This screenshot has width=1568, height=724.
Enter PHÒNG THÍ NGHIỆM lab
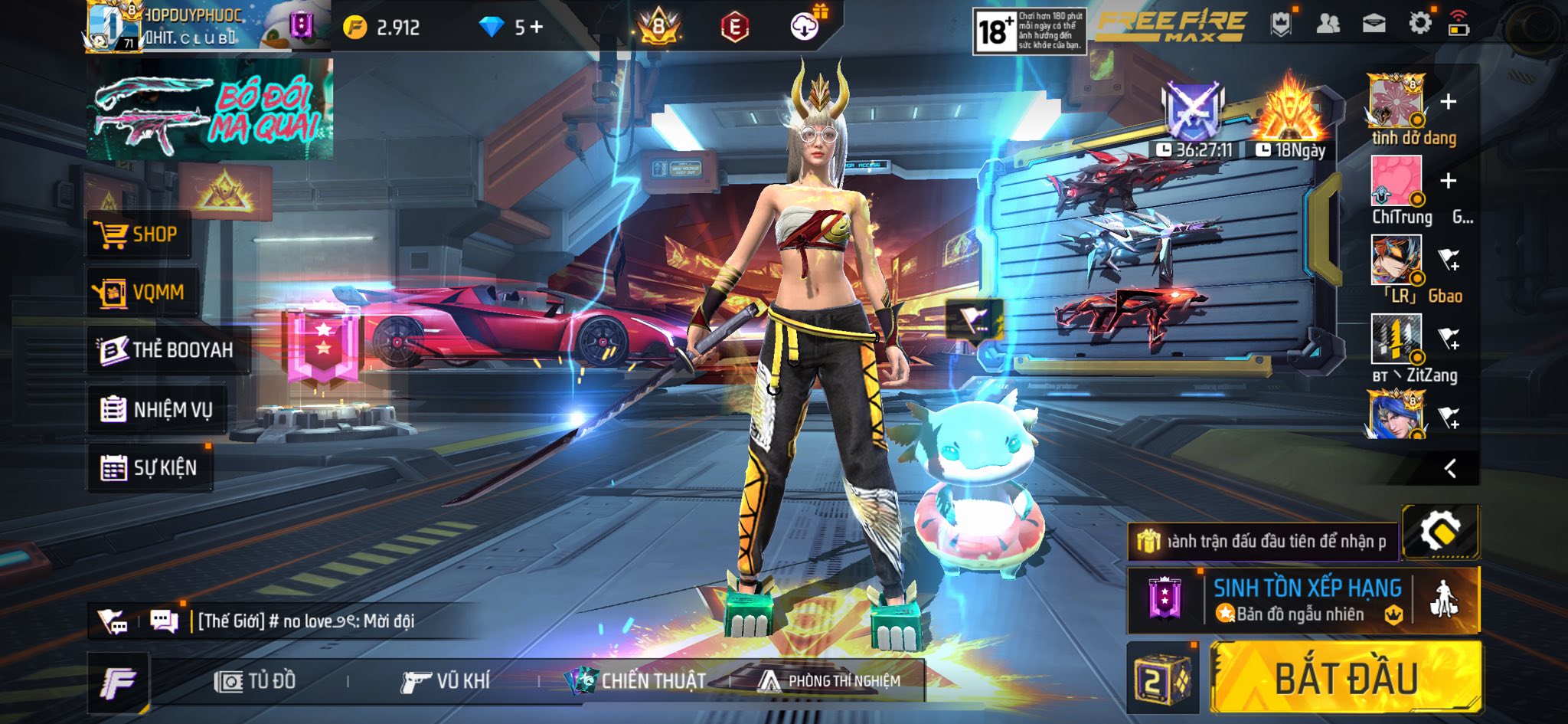point(830,680)
